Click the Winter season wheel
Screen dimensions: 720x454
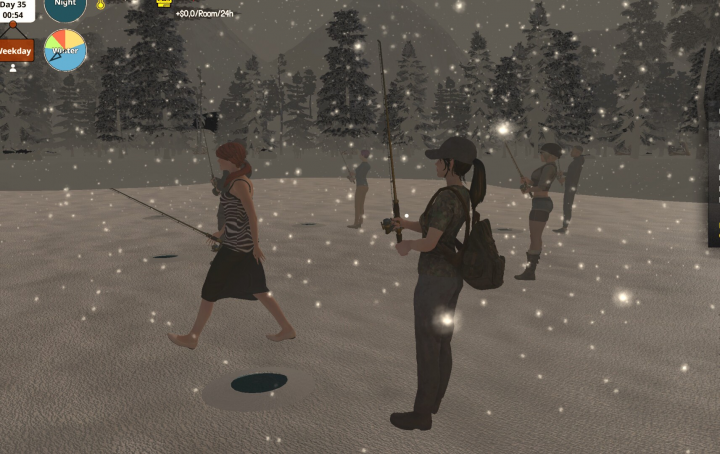pos(65,50)
